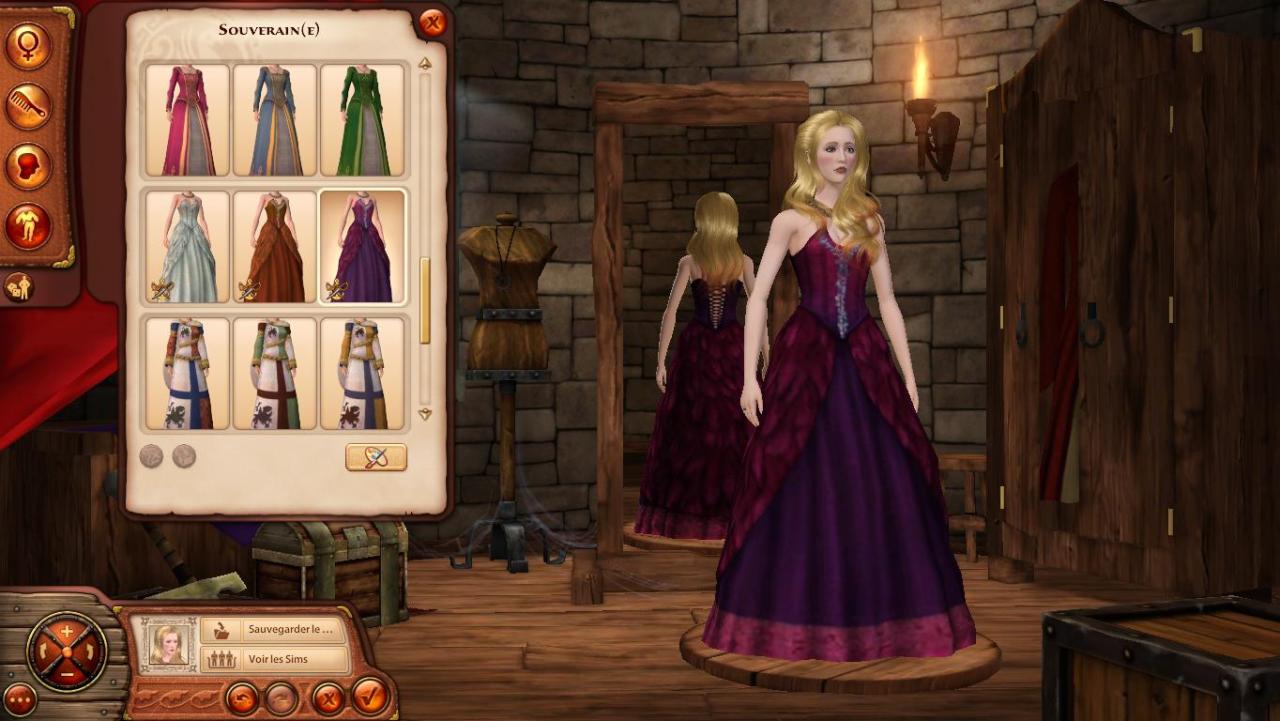Screen dimensions: 1280x721
Task: Pick the white tabard with brown cross
Action: click(x=275, y=373)
